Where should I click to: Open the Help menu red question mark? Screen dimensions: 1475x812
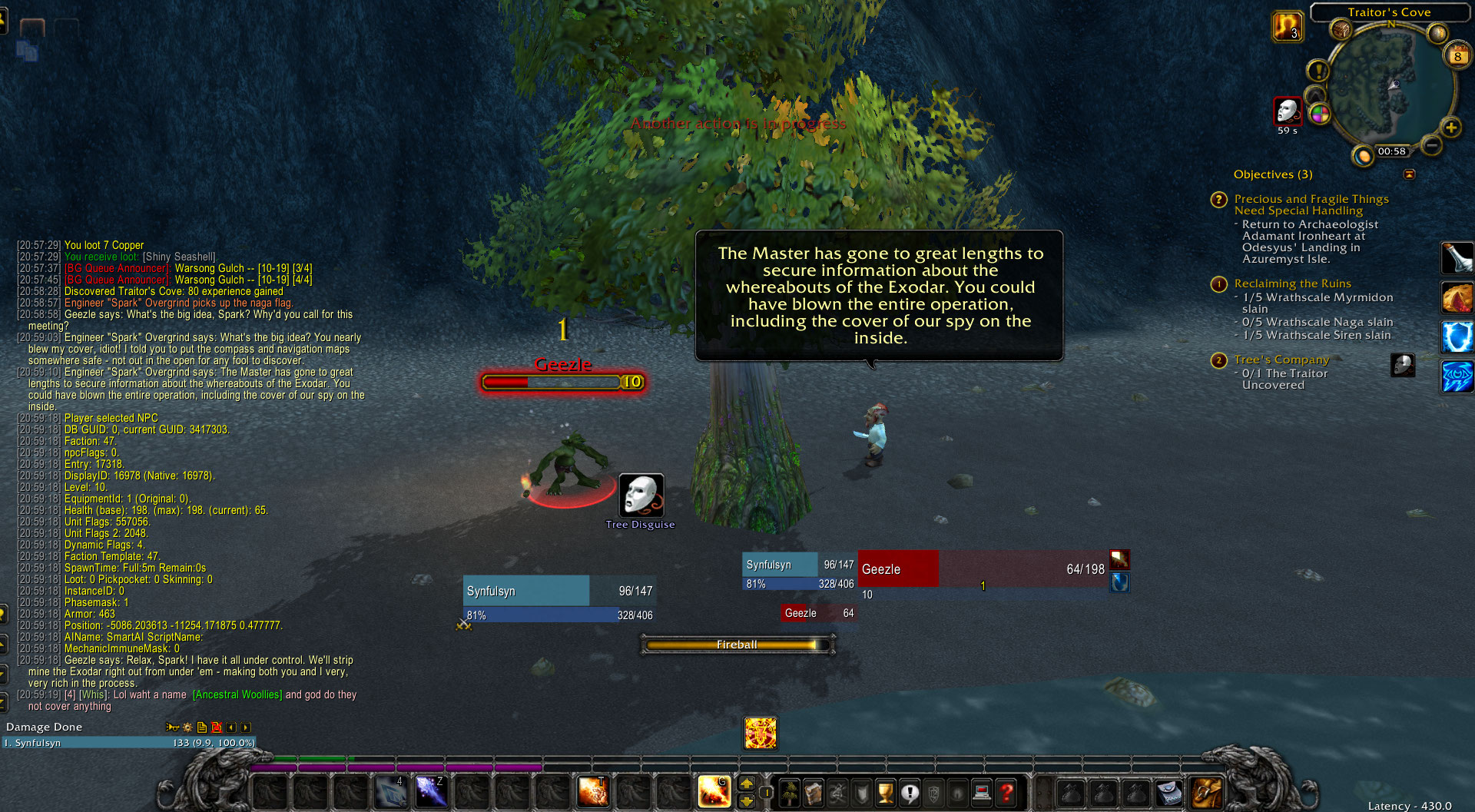coord(1006,792)
